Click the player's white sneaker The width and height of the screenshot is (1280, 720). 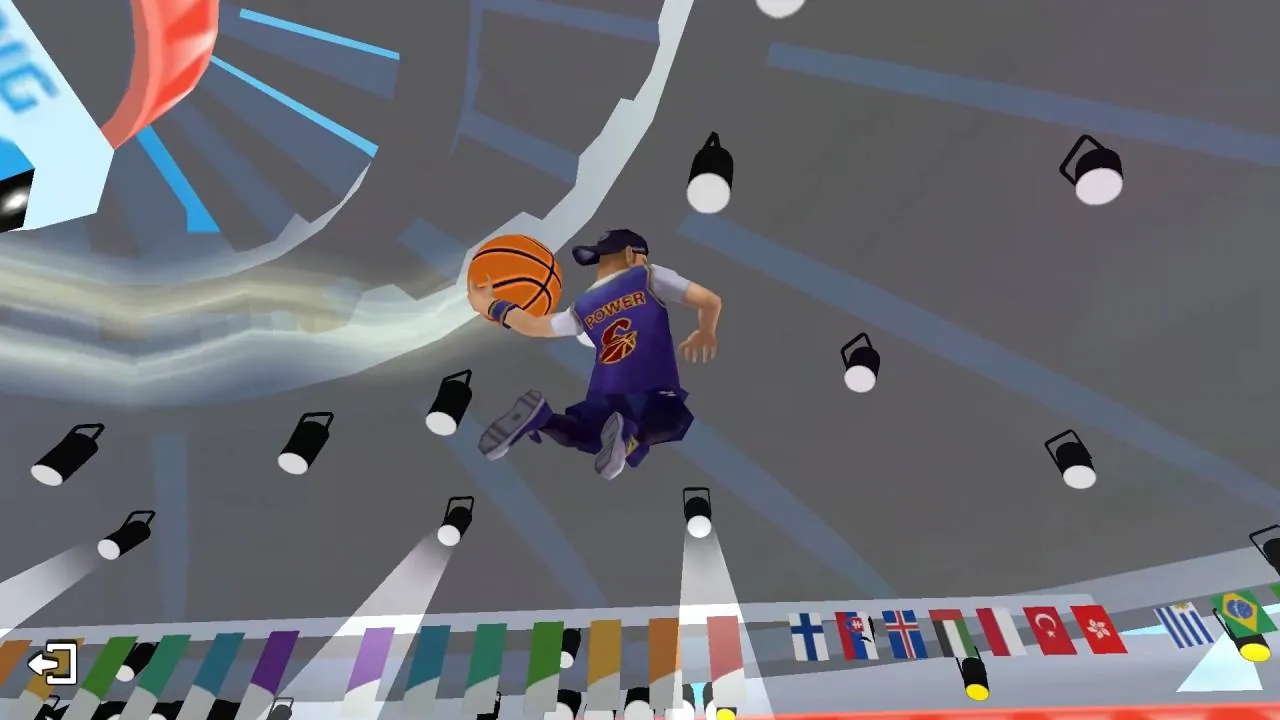pos(612,445)
